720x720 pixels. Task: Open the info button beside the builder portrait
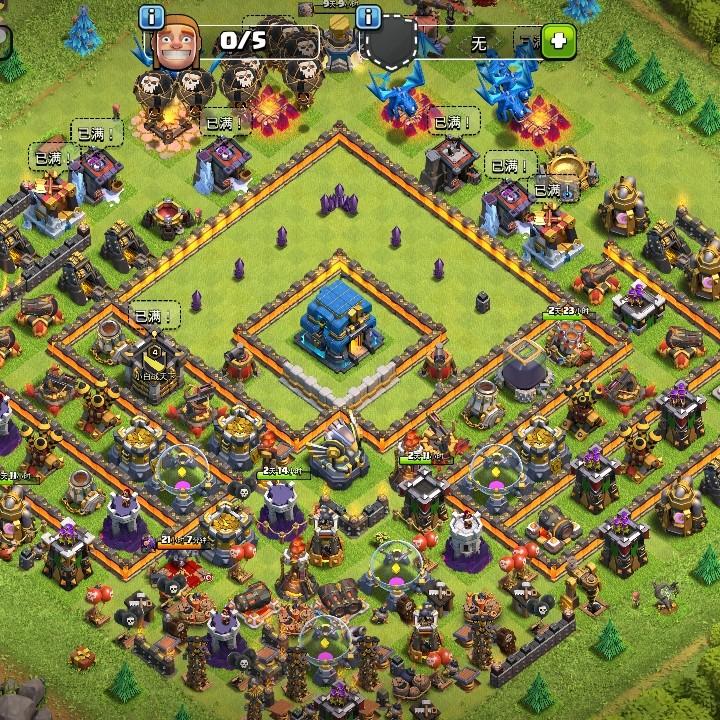pos(151,17)
